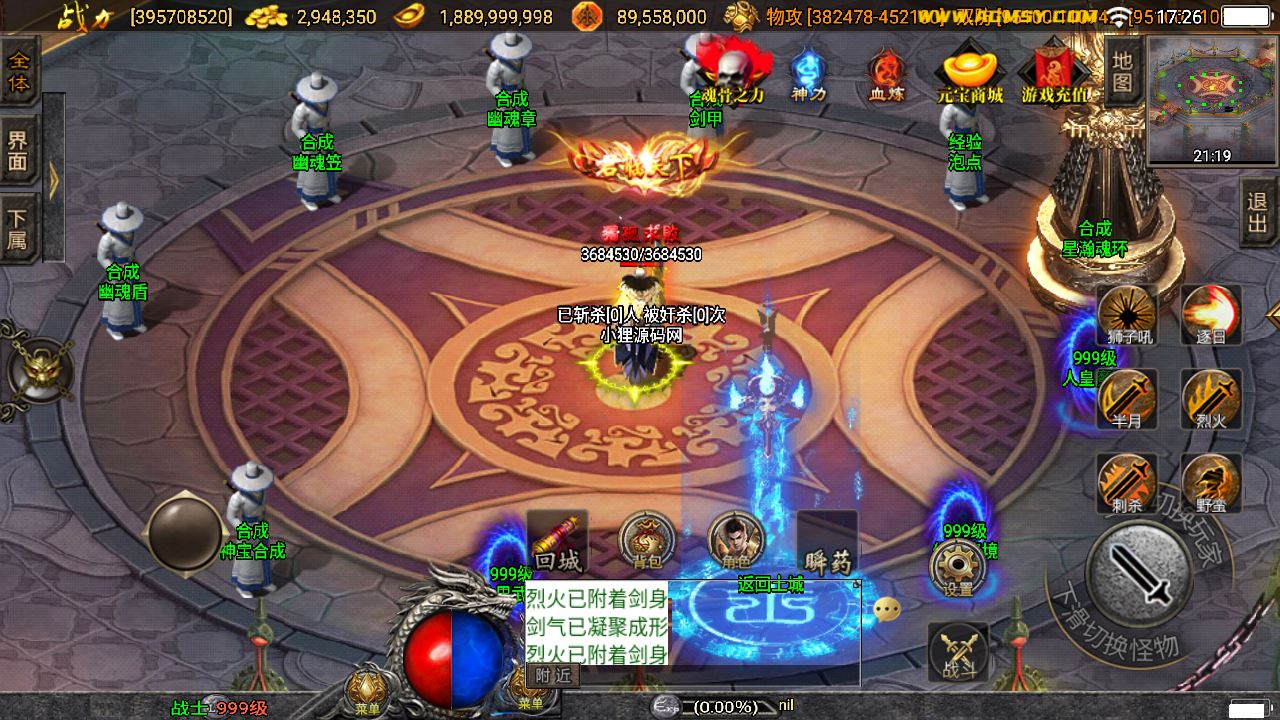Open the 地图 map button
Viewport: 1280px width, 720px height.
1123,72
